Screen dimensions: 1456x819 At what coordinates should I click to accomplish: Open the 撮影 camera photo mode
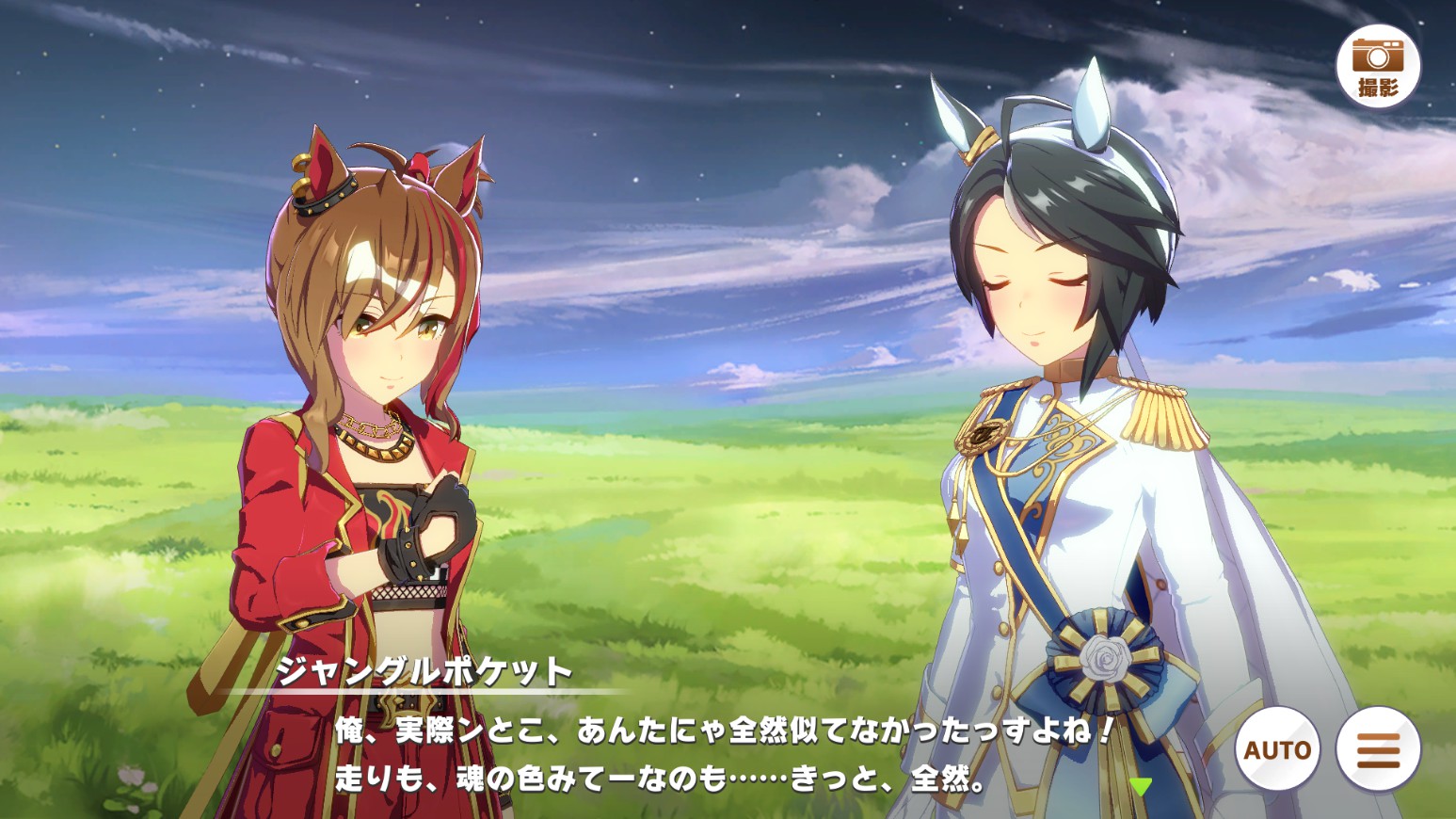[x=1378, y=66]
